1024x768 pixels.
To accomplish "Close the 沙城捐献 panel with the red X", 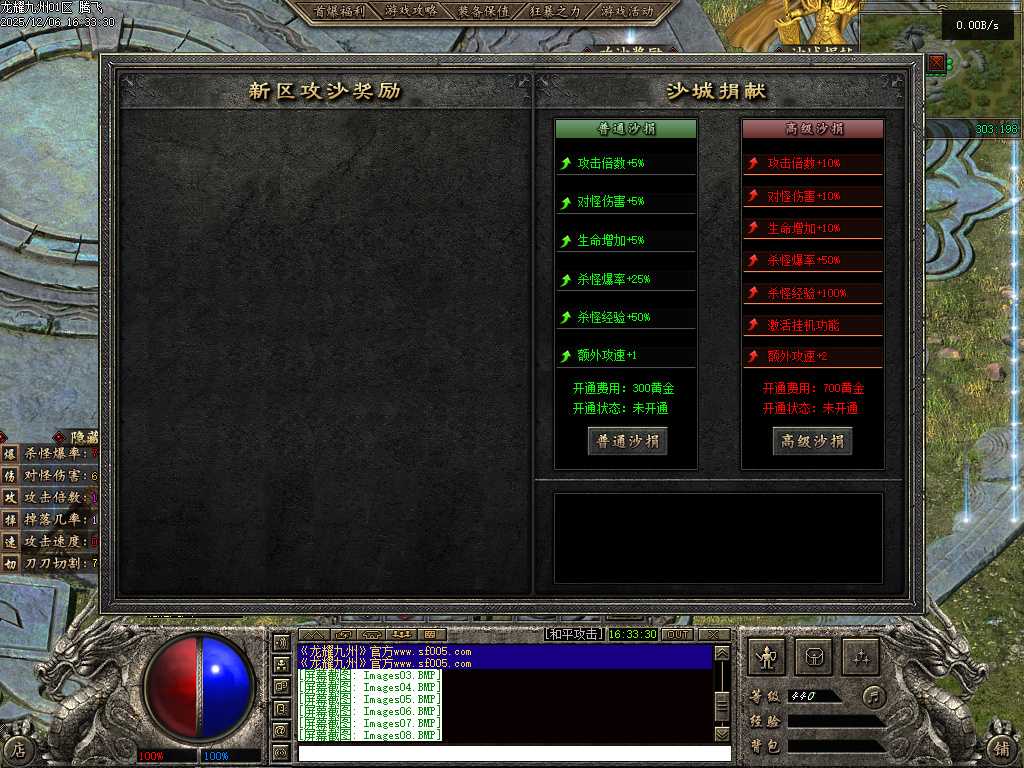I will [x=936, y=64].
